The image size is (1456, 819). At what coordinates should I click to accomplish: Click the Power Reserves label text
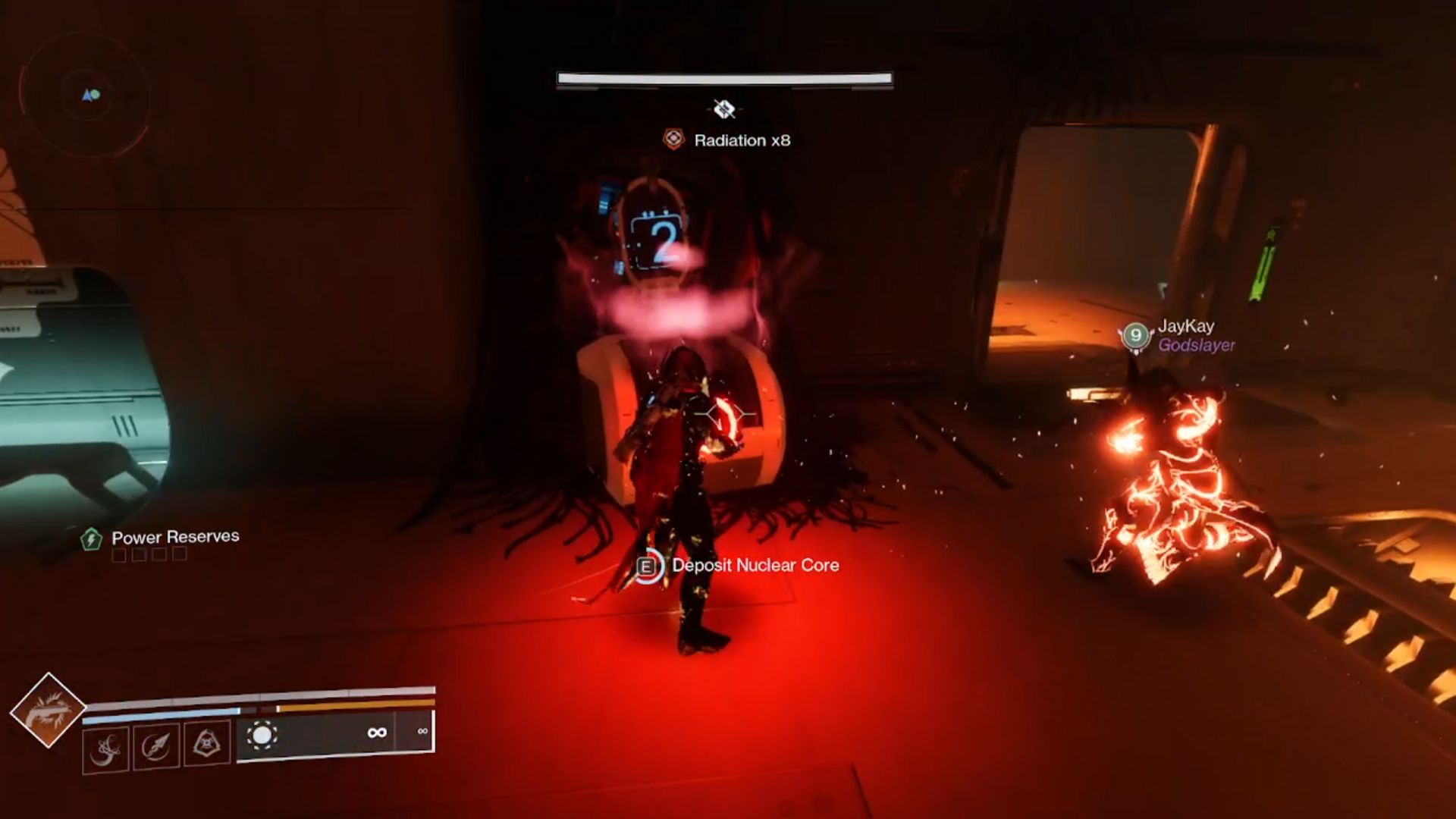[174, 535]
